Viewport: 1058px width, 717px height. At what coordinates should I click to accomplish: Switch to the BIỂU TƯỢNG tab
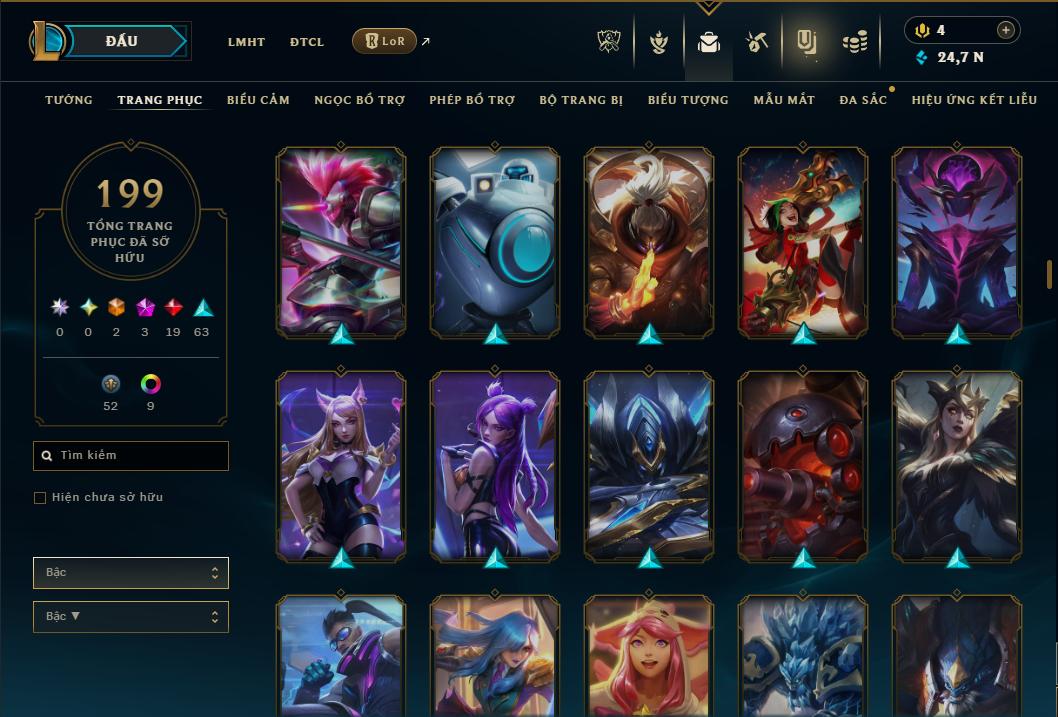click(x=688, y=100)
